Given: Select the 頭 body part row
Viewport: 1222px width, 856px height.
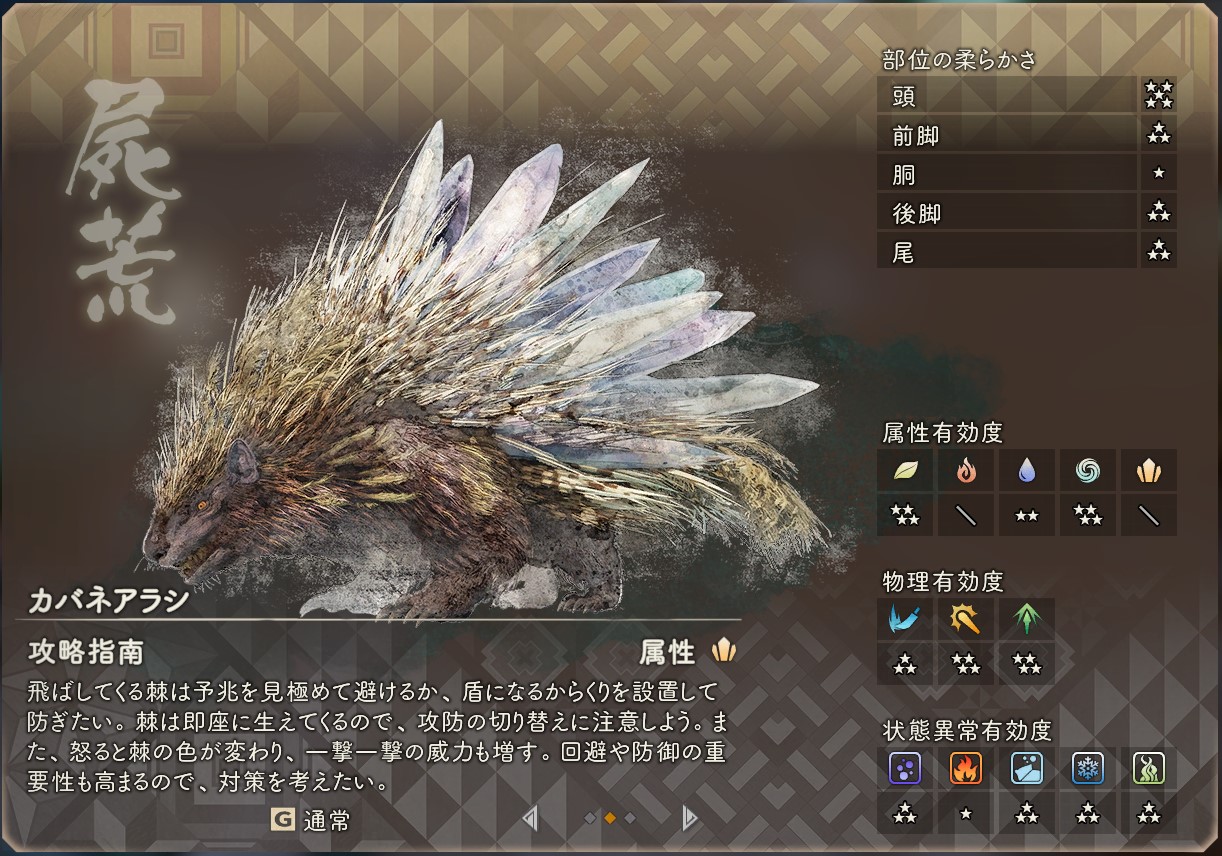Looking at the screenshot, I should [1007, 96].
